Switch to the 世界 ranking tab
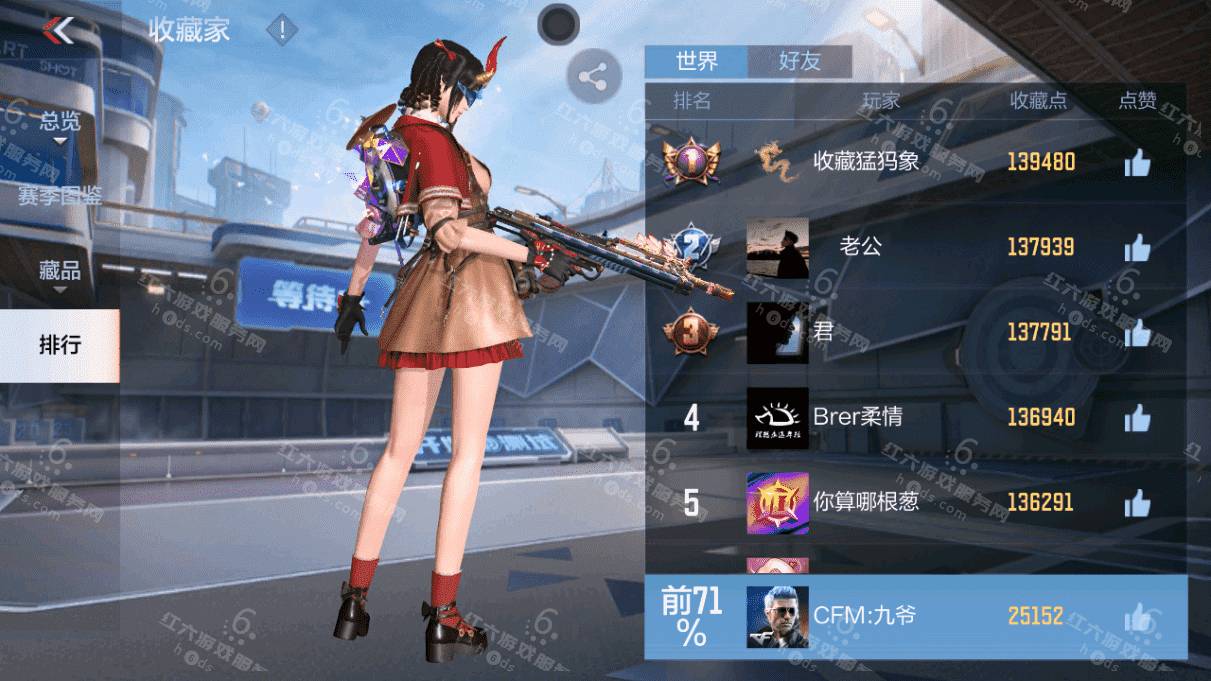This screenshot has width=1211, height=681. pos(696,61)
